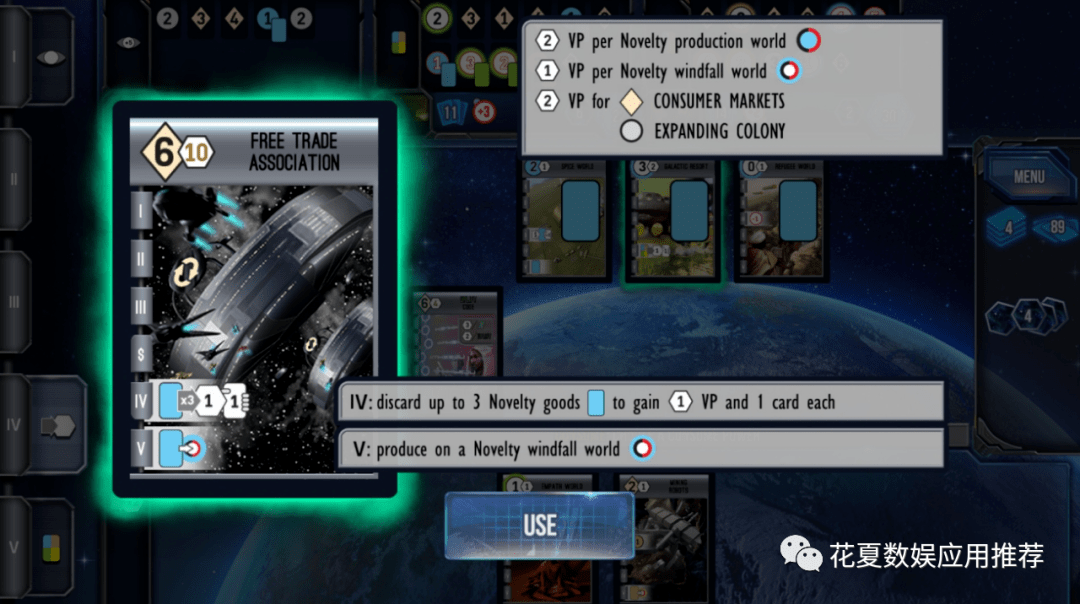
Task: View the victory point chip pool icon
Action: pos(1028,318)
